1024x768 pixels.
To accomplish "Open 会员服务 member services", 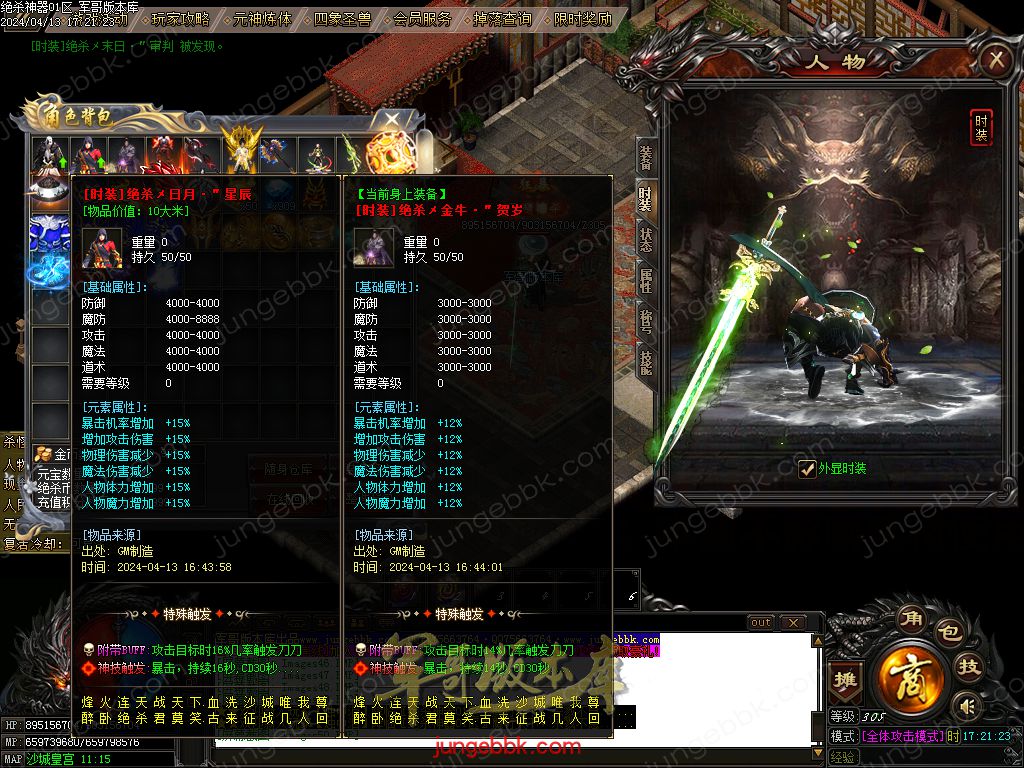I will pyautogui.click(x=422, y=18).
